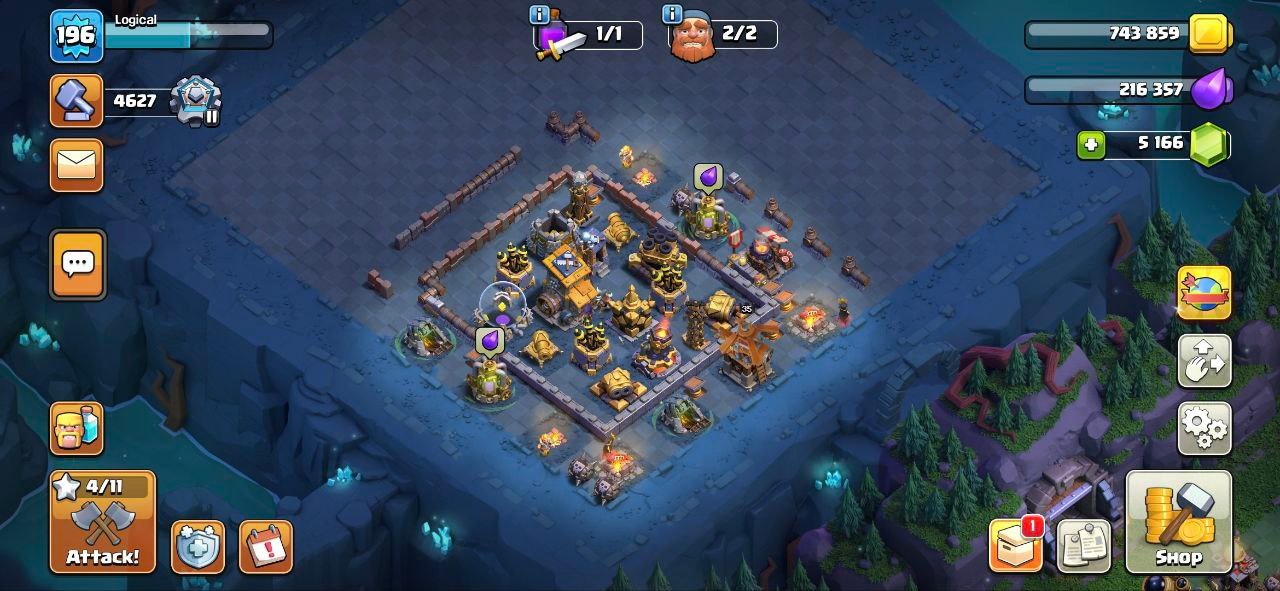Open the events calendar
This screenshot has height=591, width=1280.
(265, 547)
